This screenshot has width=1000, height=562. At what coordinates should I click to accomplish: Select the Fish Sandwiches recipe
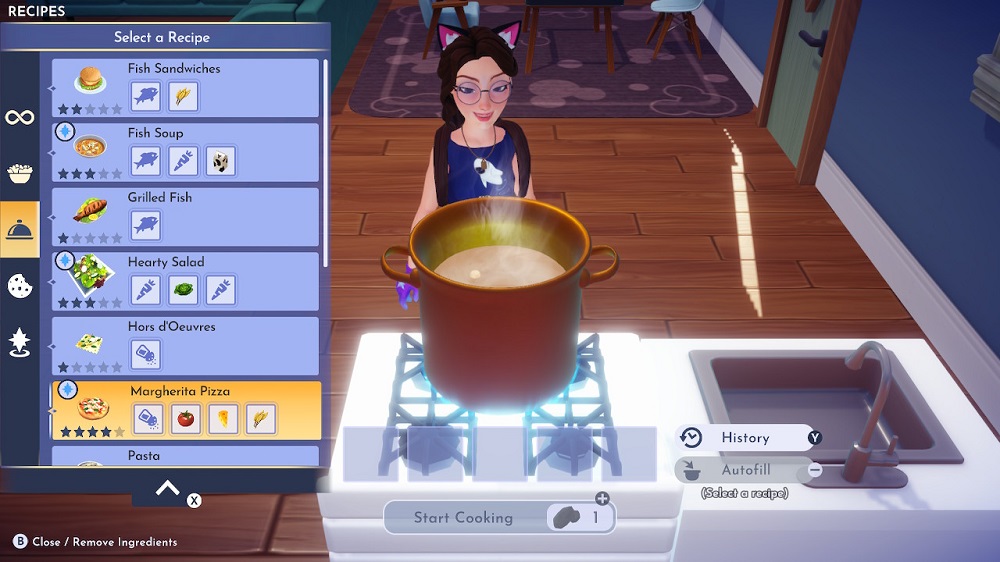185,87
